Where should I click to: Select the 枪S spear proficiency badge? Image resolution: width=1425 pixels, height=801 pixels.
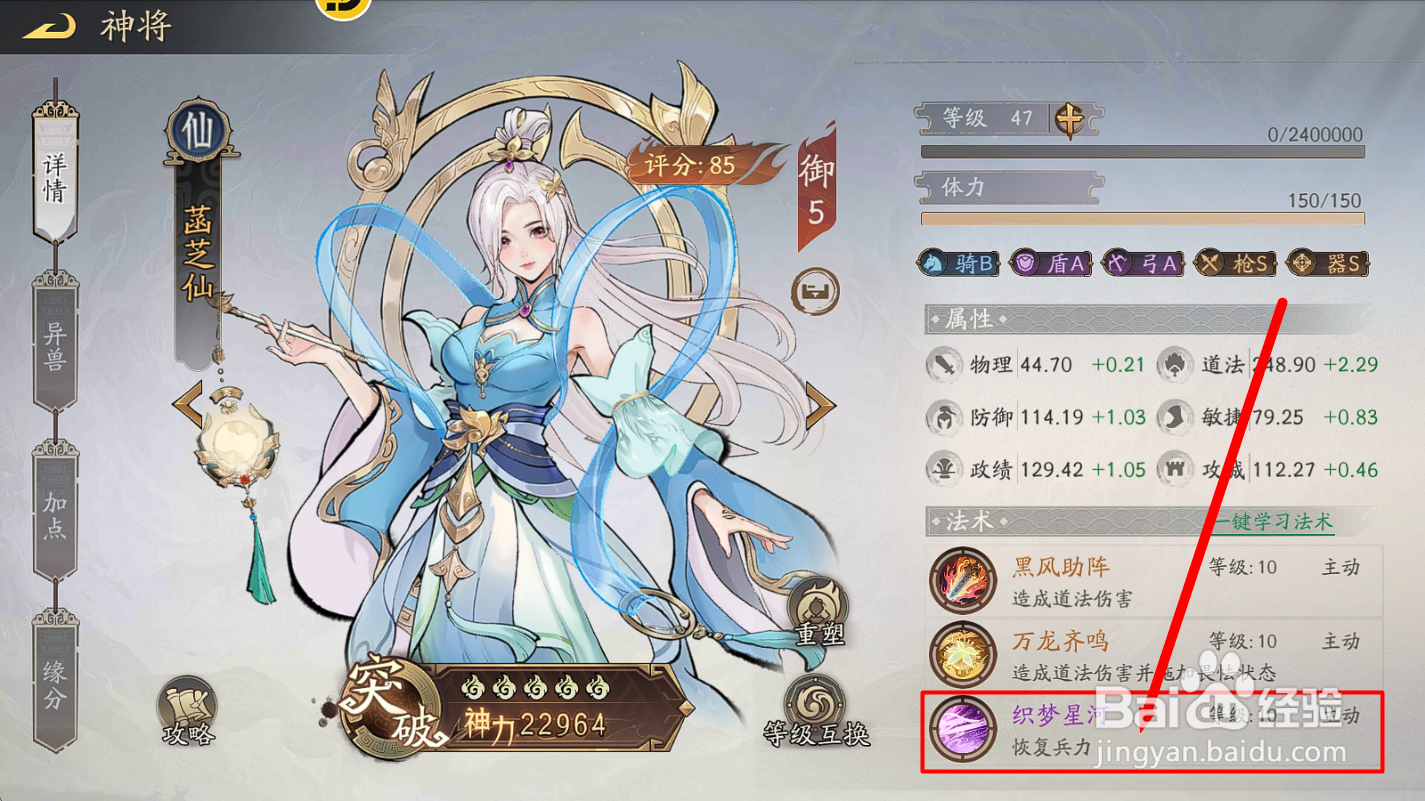click(1235, 263)
